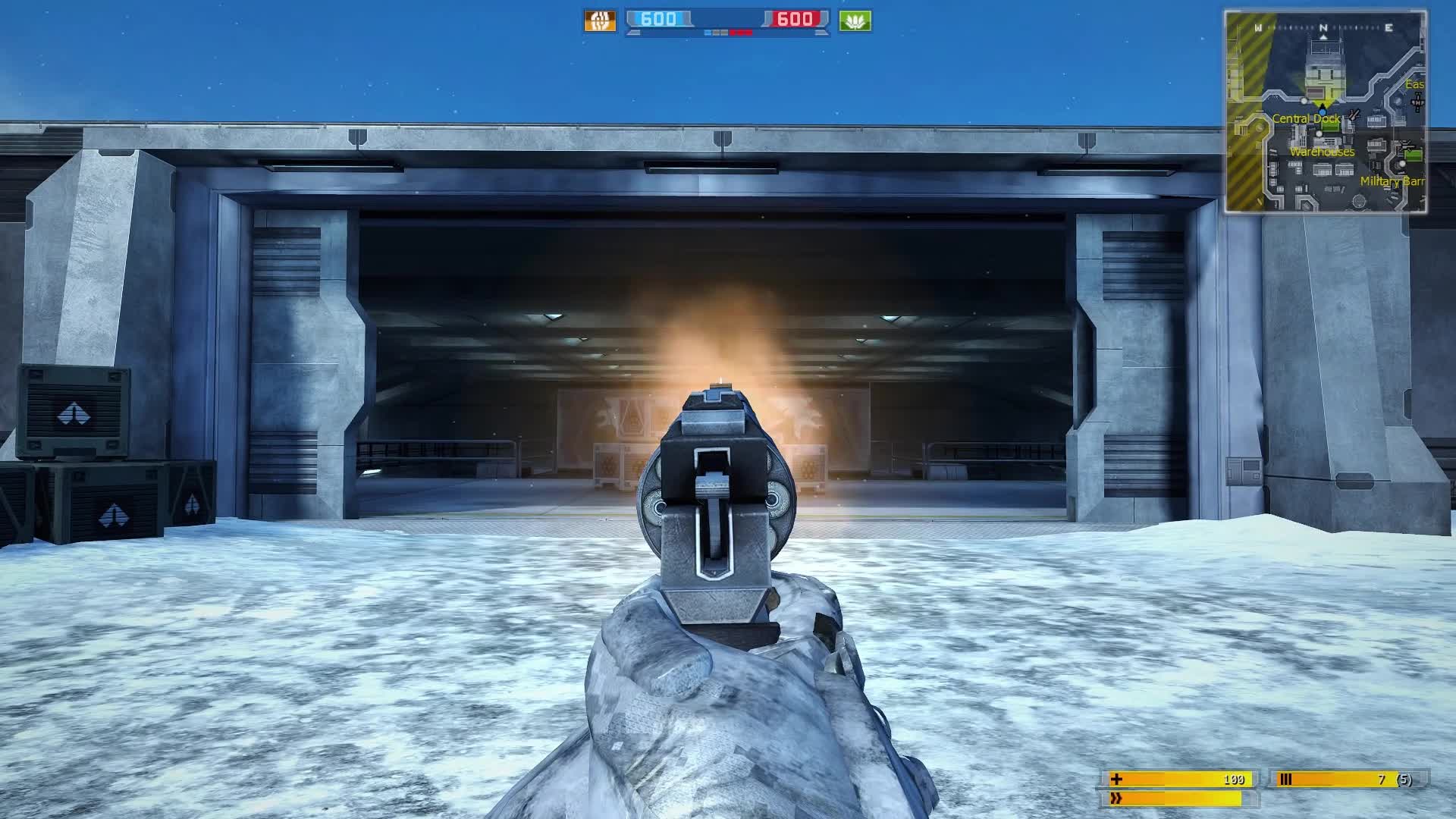1456x819 pixels.
Task: Click the blue player arrow on the minimap
Action: point(1323,111)
